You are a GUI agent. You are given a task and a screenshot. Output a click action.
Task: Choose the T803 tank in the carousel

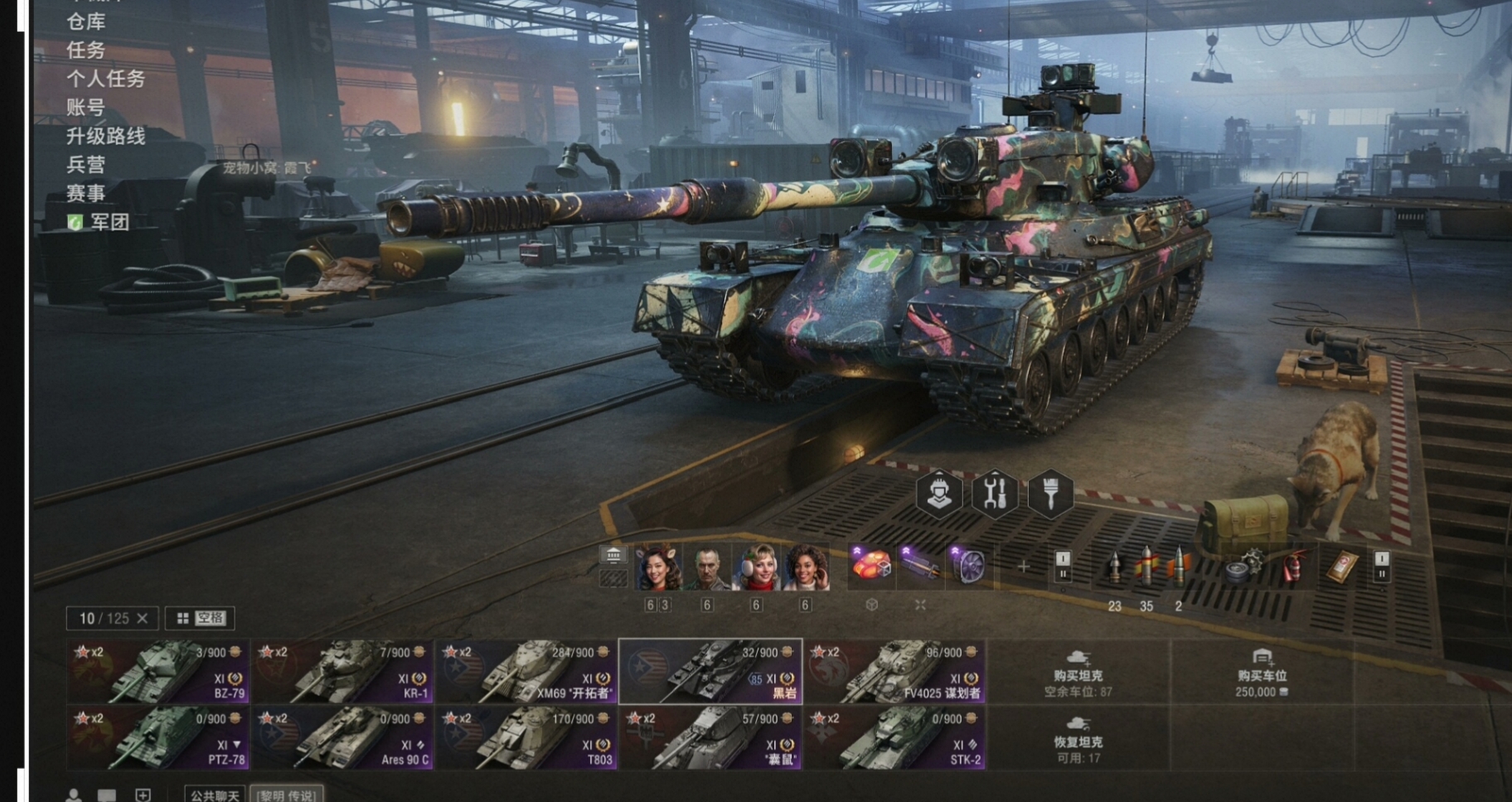coord(526,737)
